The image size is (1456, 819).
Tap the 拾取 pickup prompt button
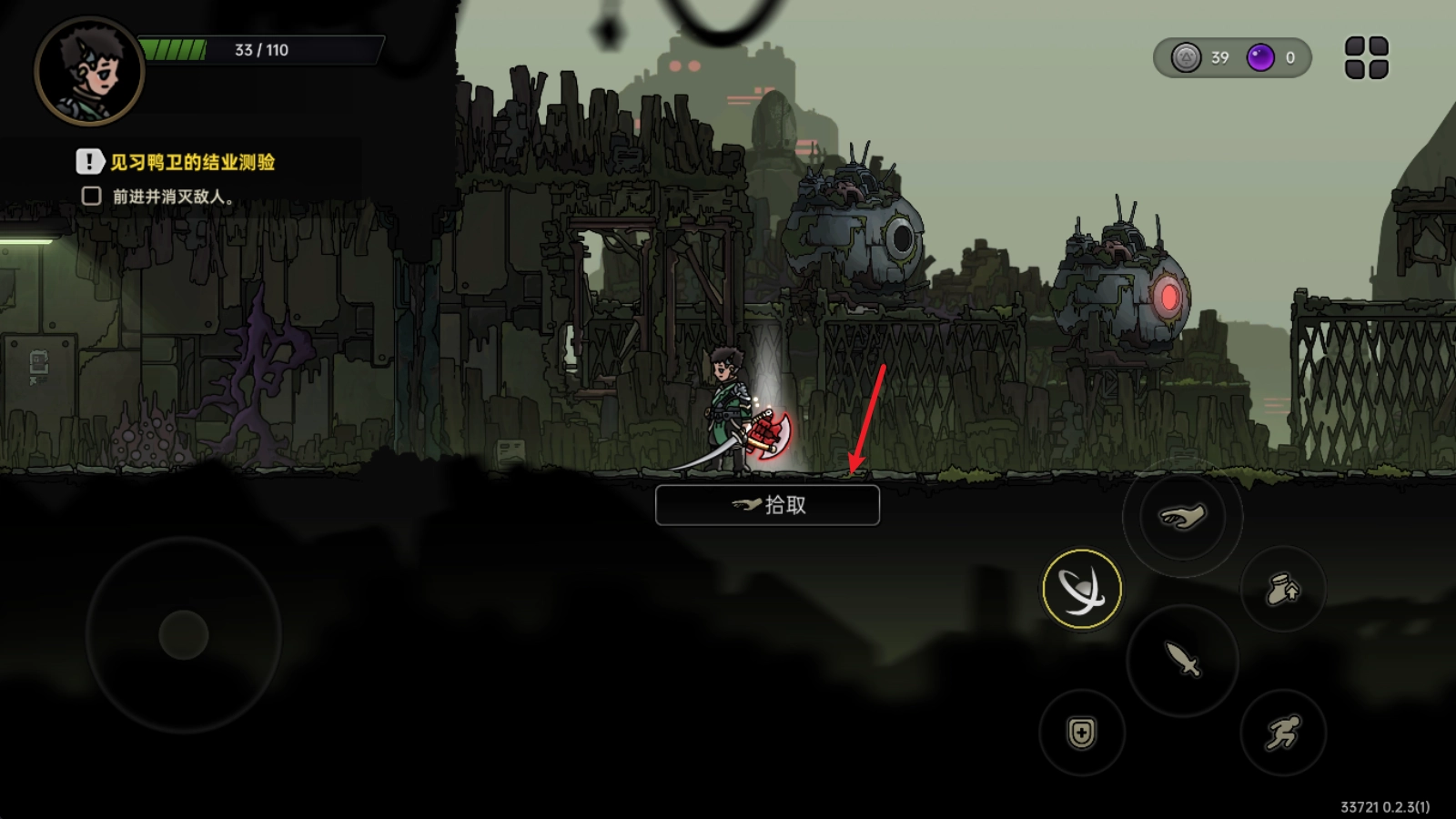(767, 505)
